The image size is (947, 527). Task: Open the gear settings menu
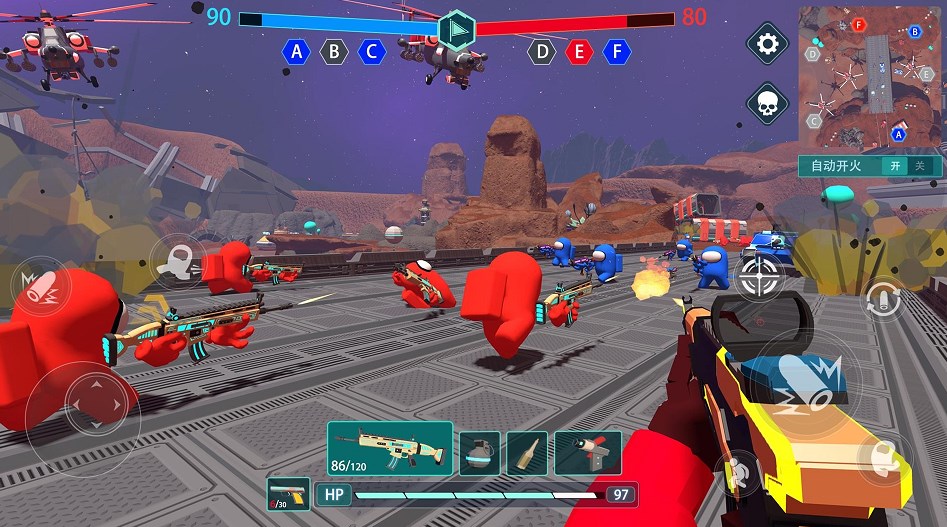tap(768, 44)
